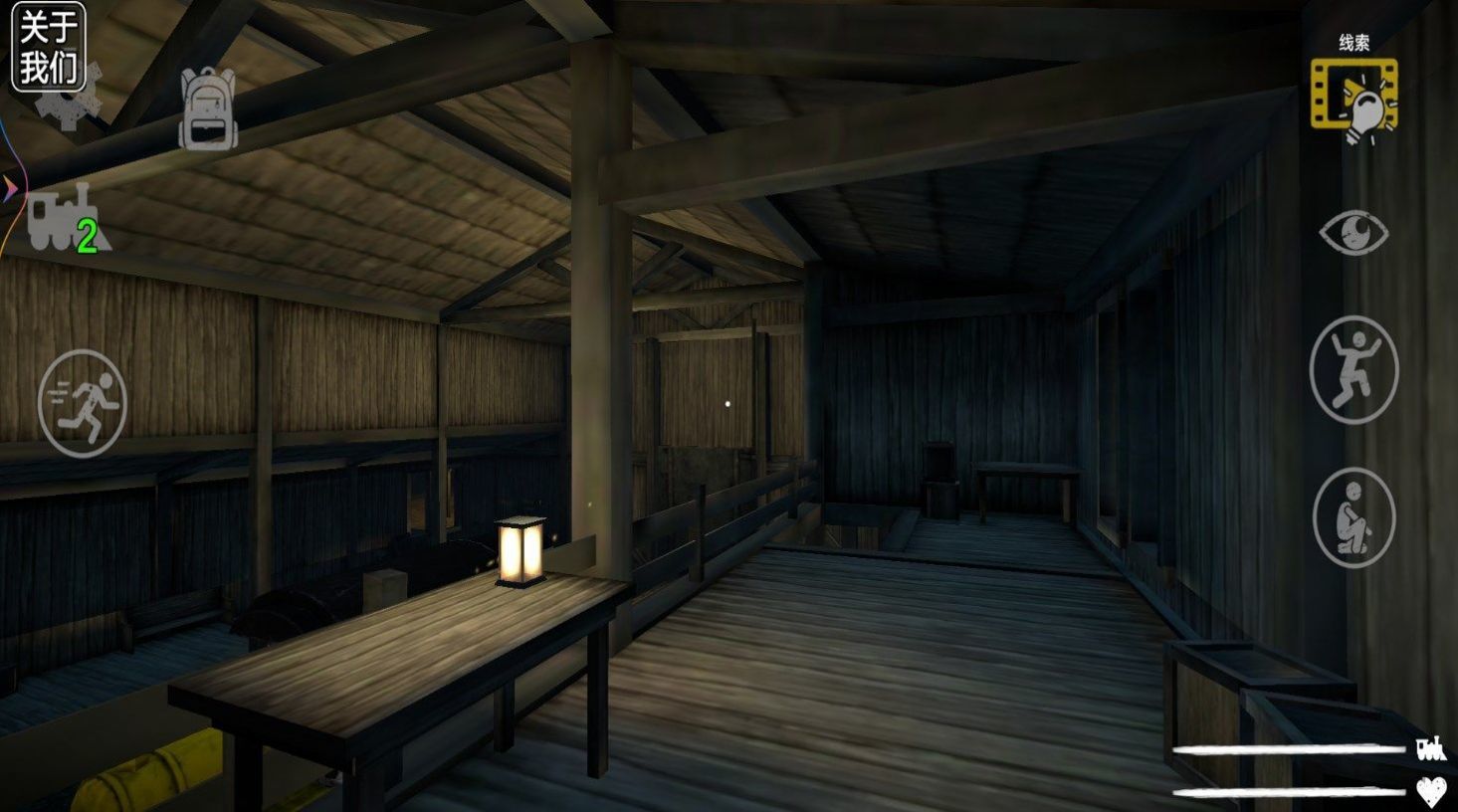
Task: Open the 关于我们 about button
Action: 48,47
